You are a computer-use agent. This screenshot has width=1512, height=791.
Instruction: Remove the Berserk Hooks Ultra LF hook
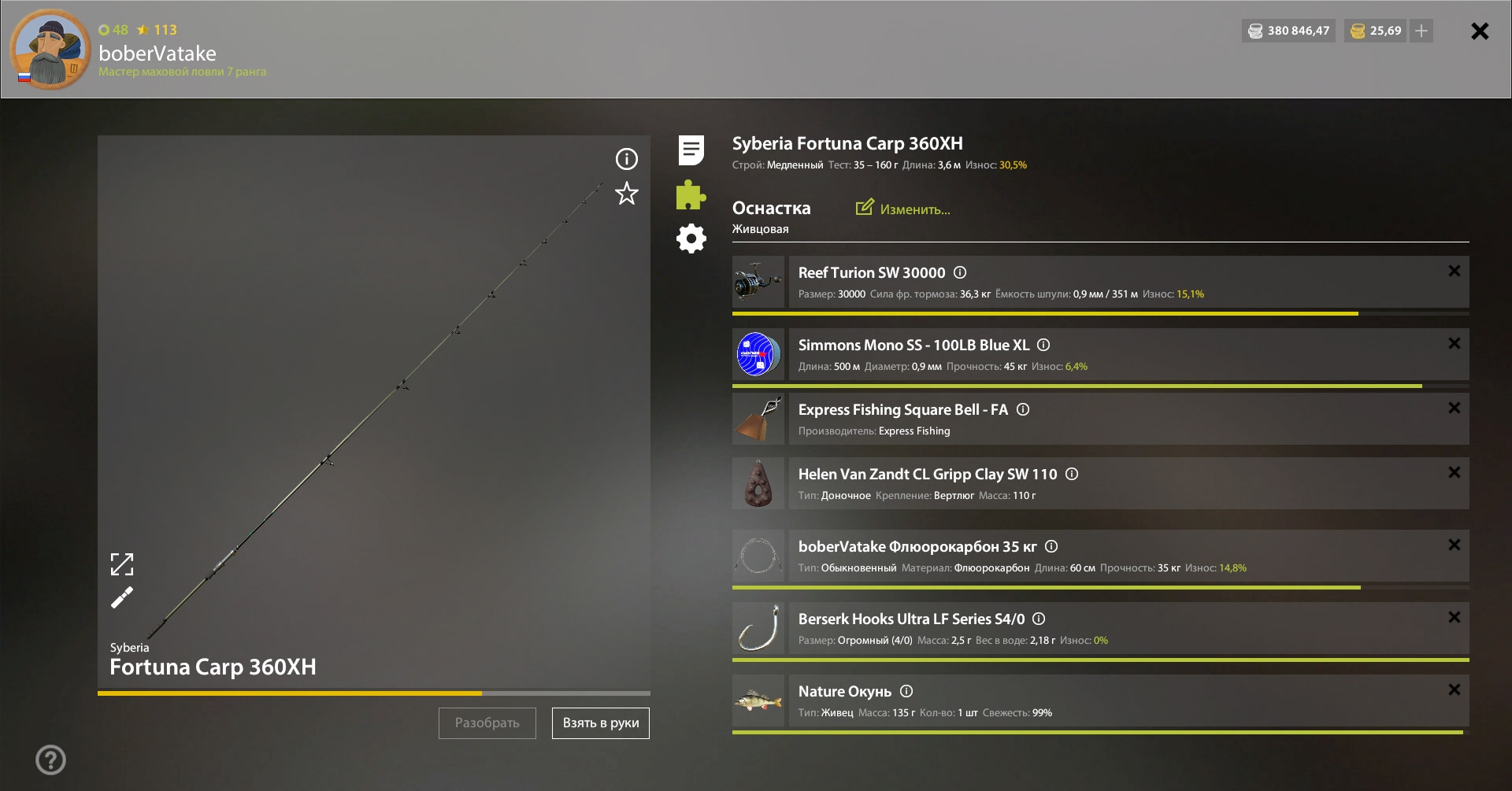tap(1454, 617)
